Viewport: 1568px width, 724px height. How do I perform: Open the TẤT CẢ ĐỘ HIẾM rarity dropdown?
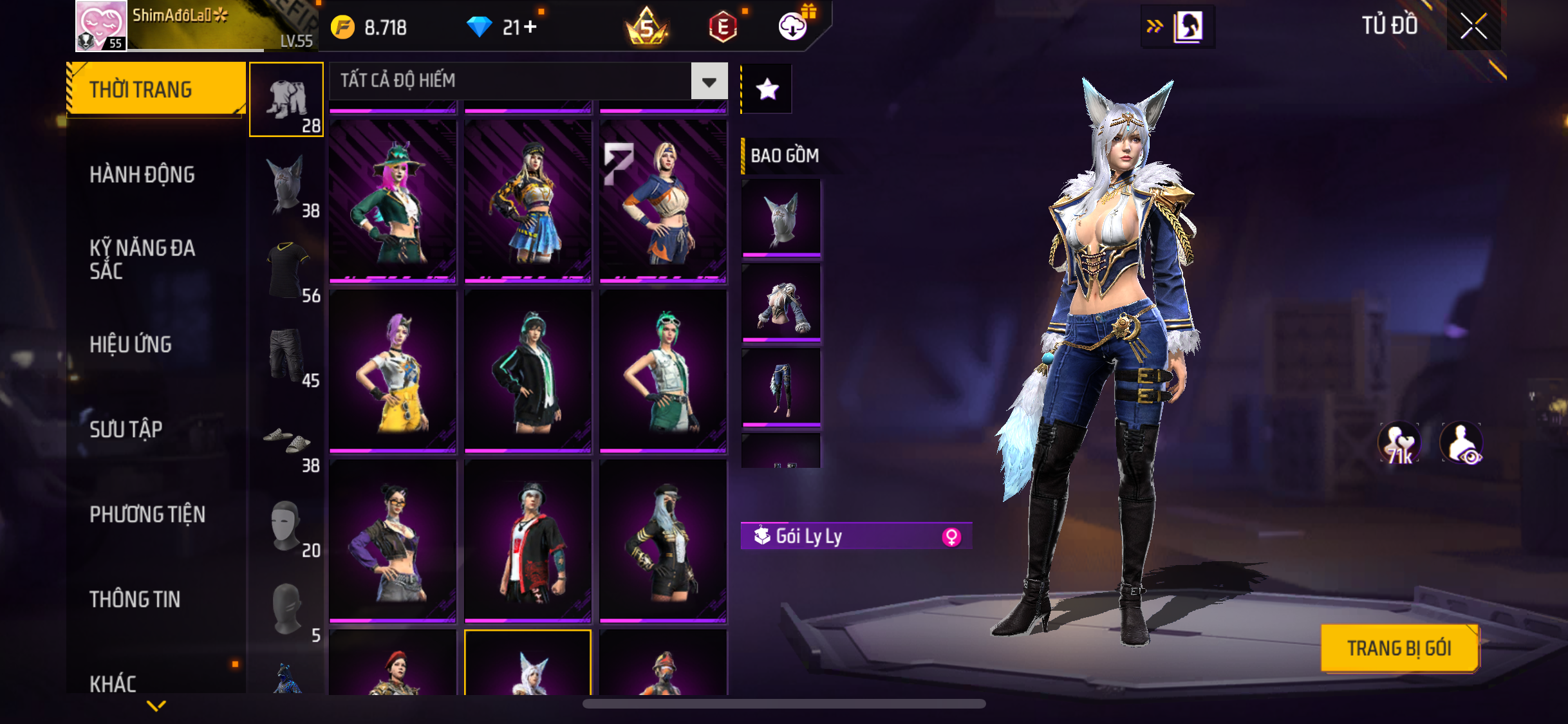(x=709, y=82)
